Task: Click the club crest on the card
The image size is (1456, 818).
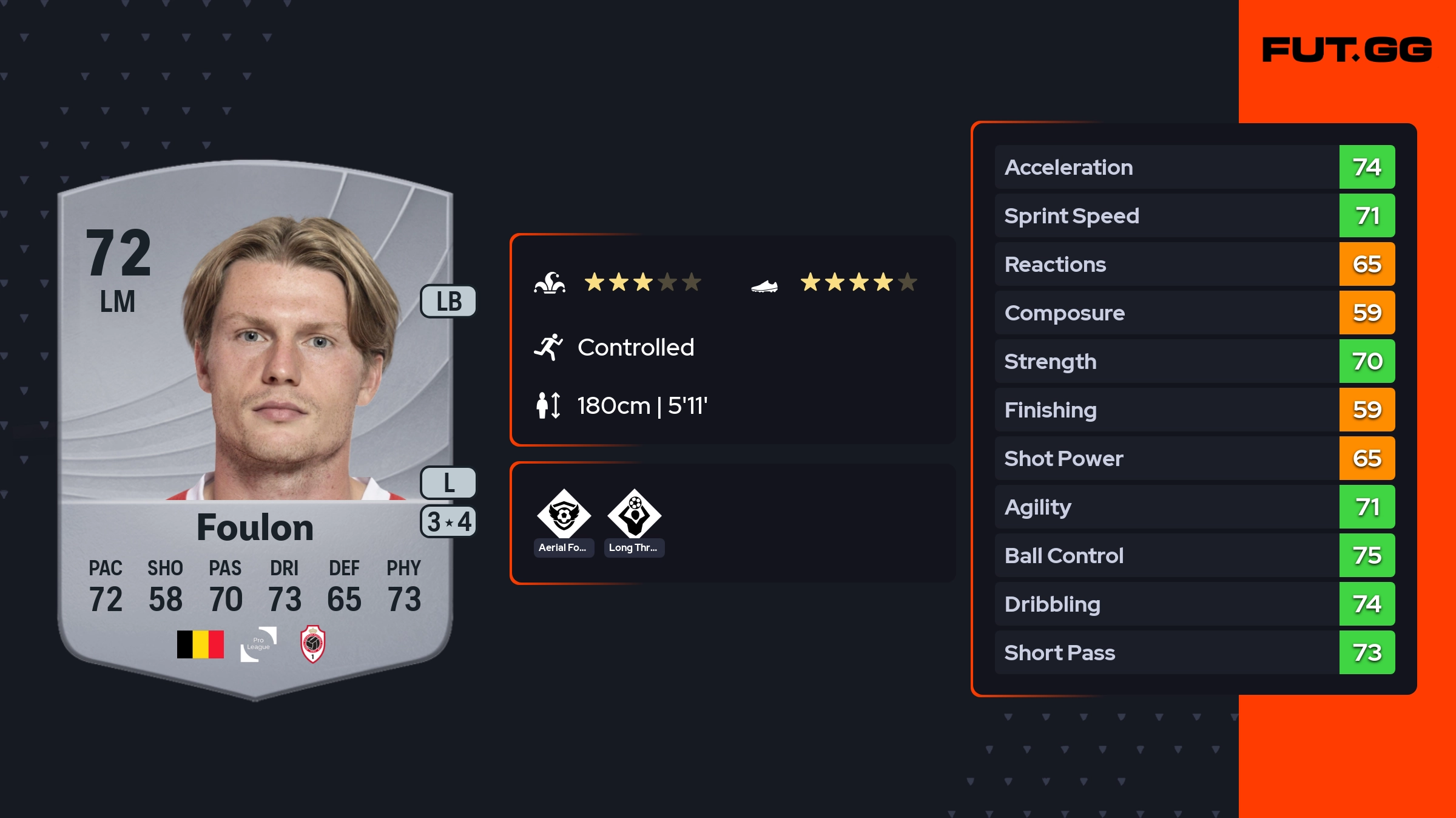Action: pyautogui.click(x=313, y=644)
